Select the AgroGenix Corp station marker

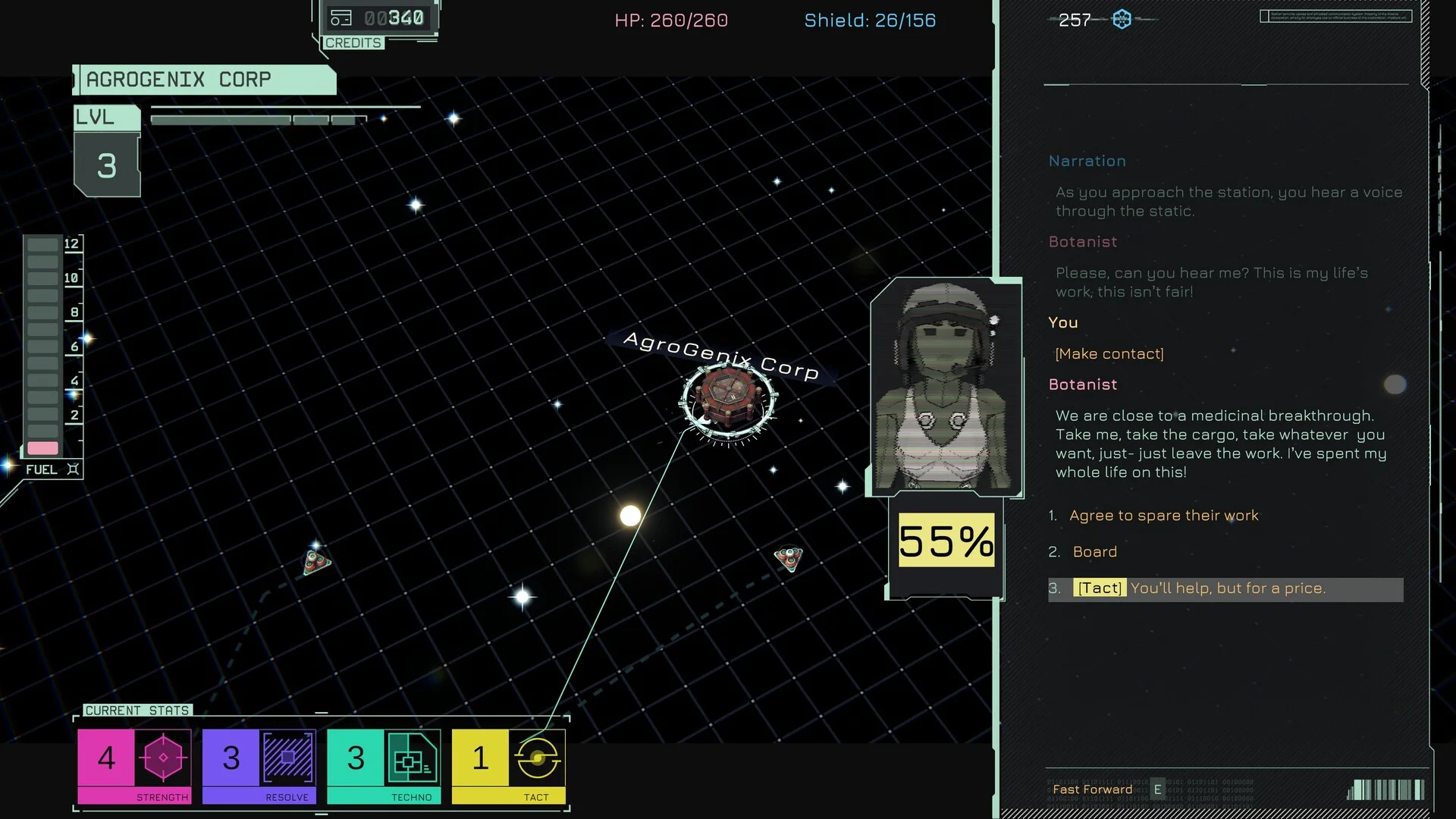pyautogui.click(x=727, y=398)
